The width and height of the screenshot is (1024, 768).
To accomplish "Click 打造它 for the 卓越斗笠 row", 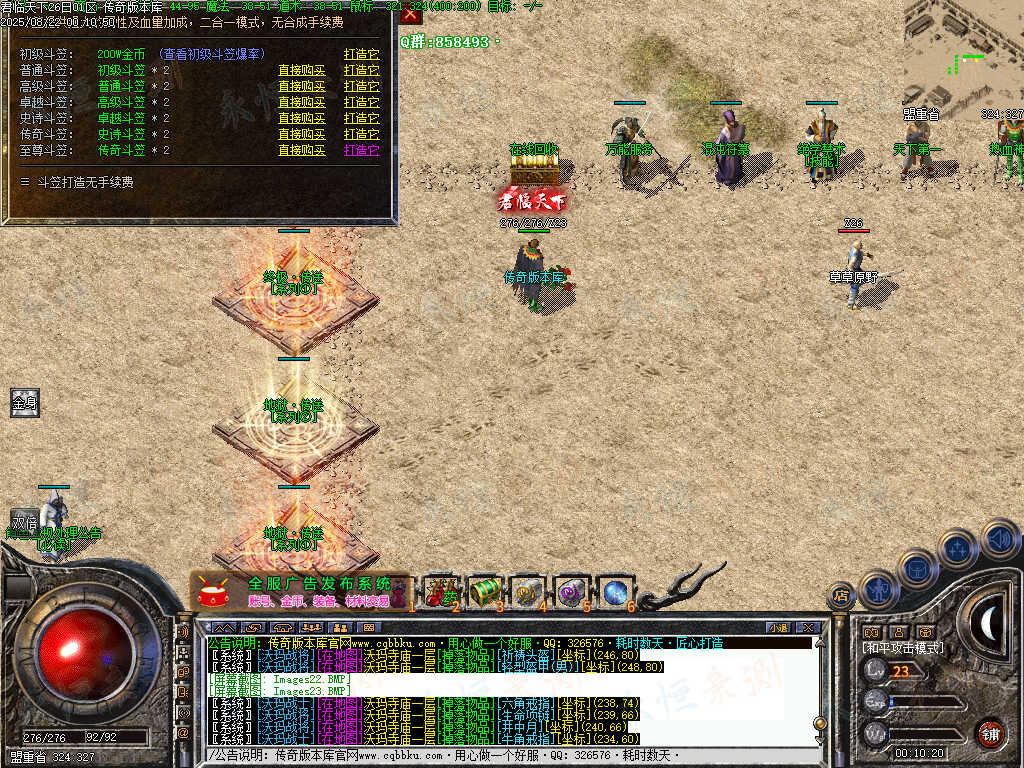I will [x=361, y=102].
